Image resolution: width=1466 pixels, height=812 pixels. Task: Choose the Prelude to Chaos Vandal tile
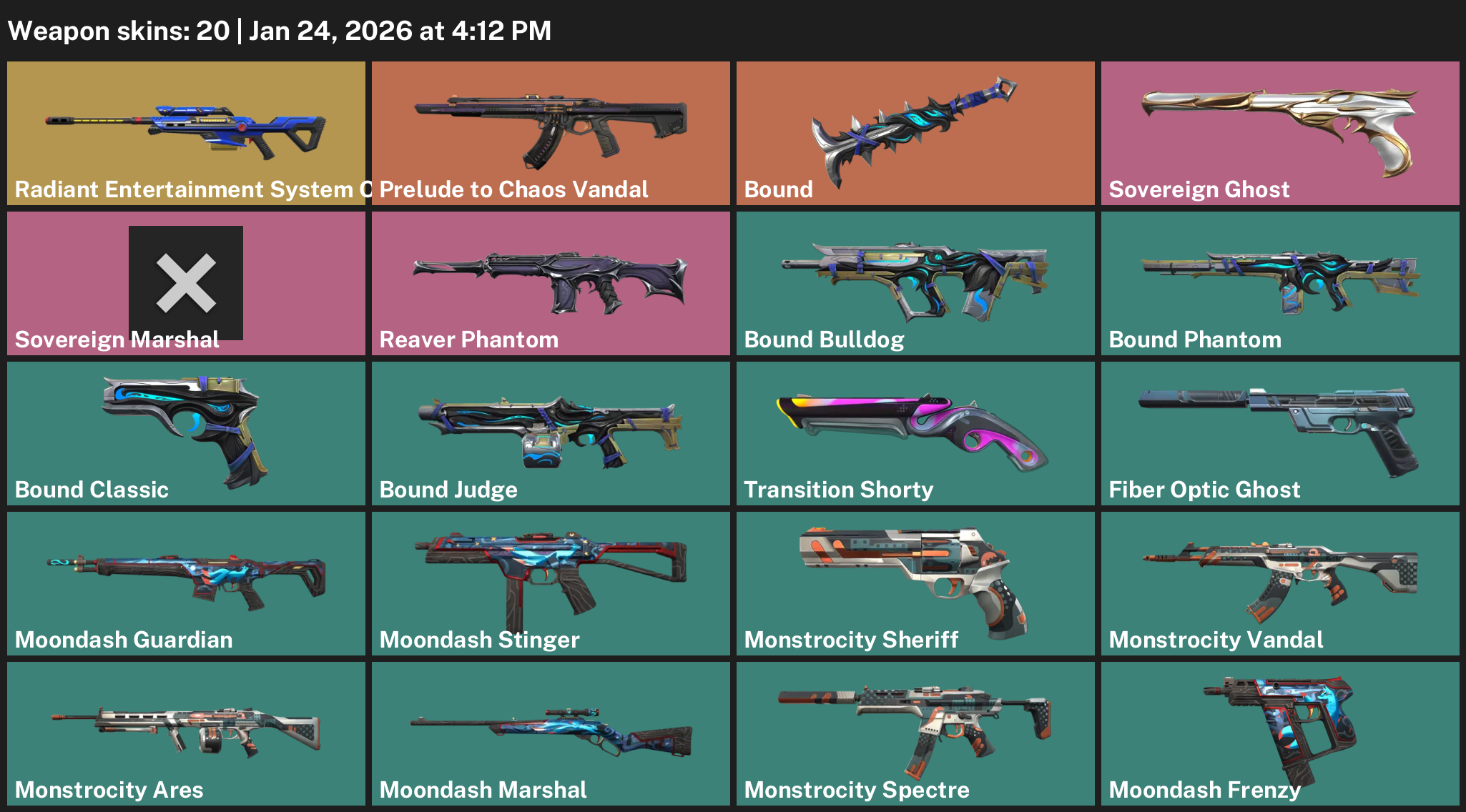coord(551,133)
